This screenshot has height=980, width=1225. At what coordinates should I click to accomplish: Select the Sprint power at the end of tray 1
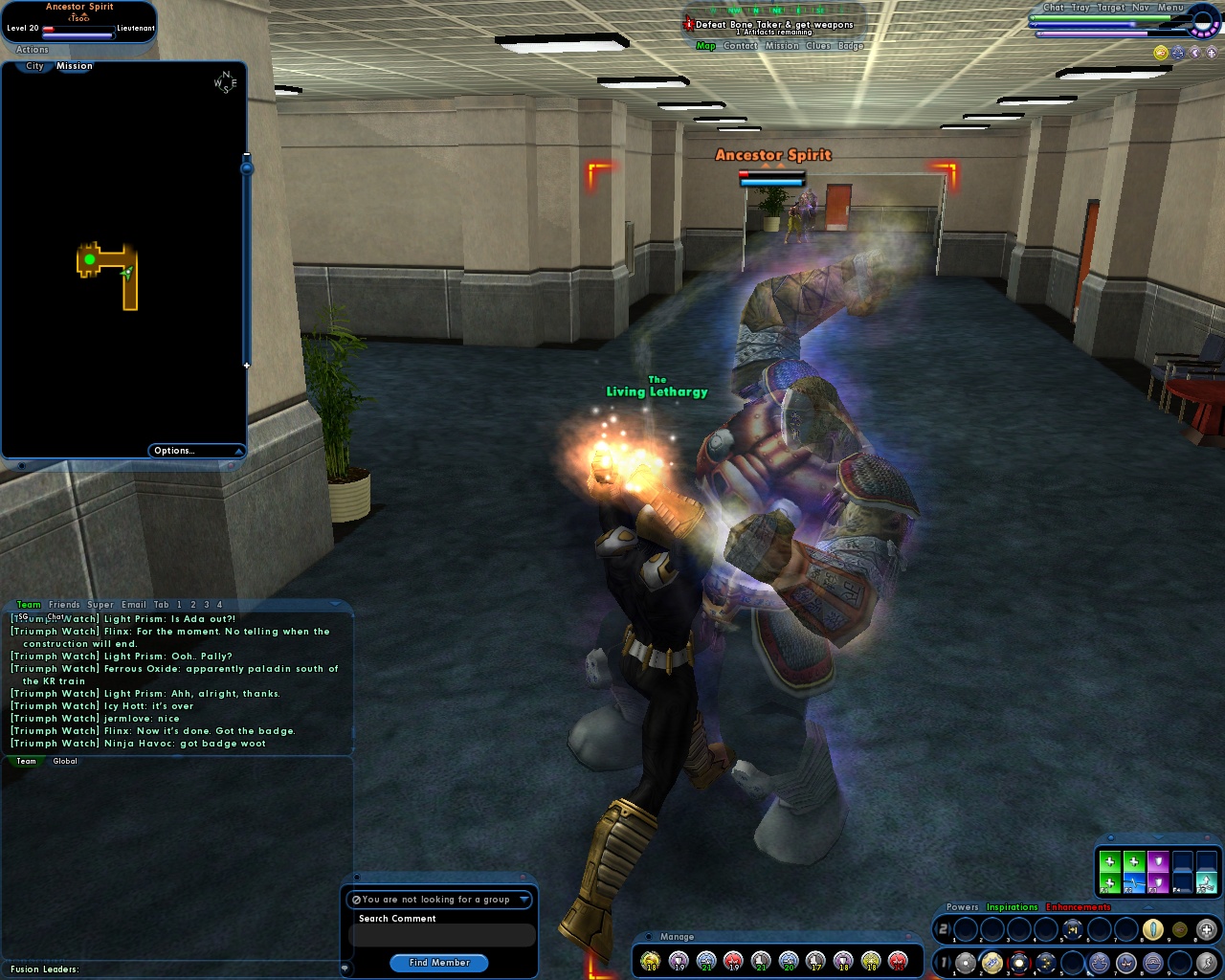pos(1207,962)
